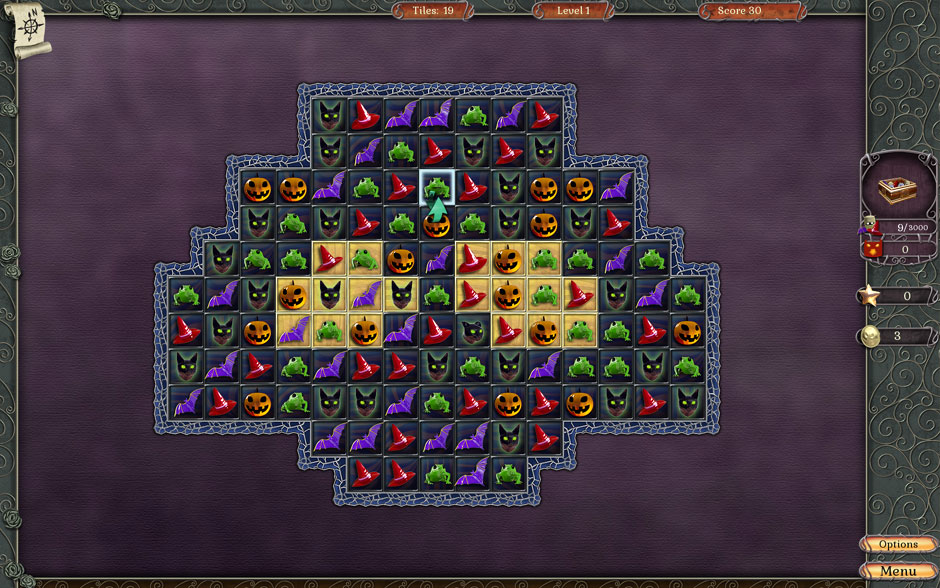Click the treasure chest icon
Viewport: 940px width, 588px height.
click(x=897, y=190)
